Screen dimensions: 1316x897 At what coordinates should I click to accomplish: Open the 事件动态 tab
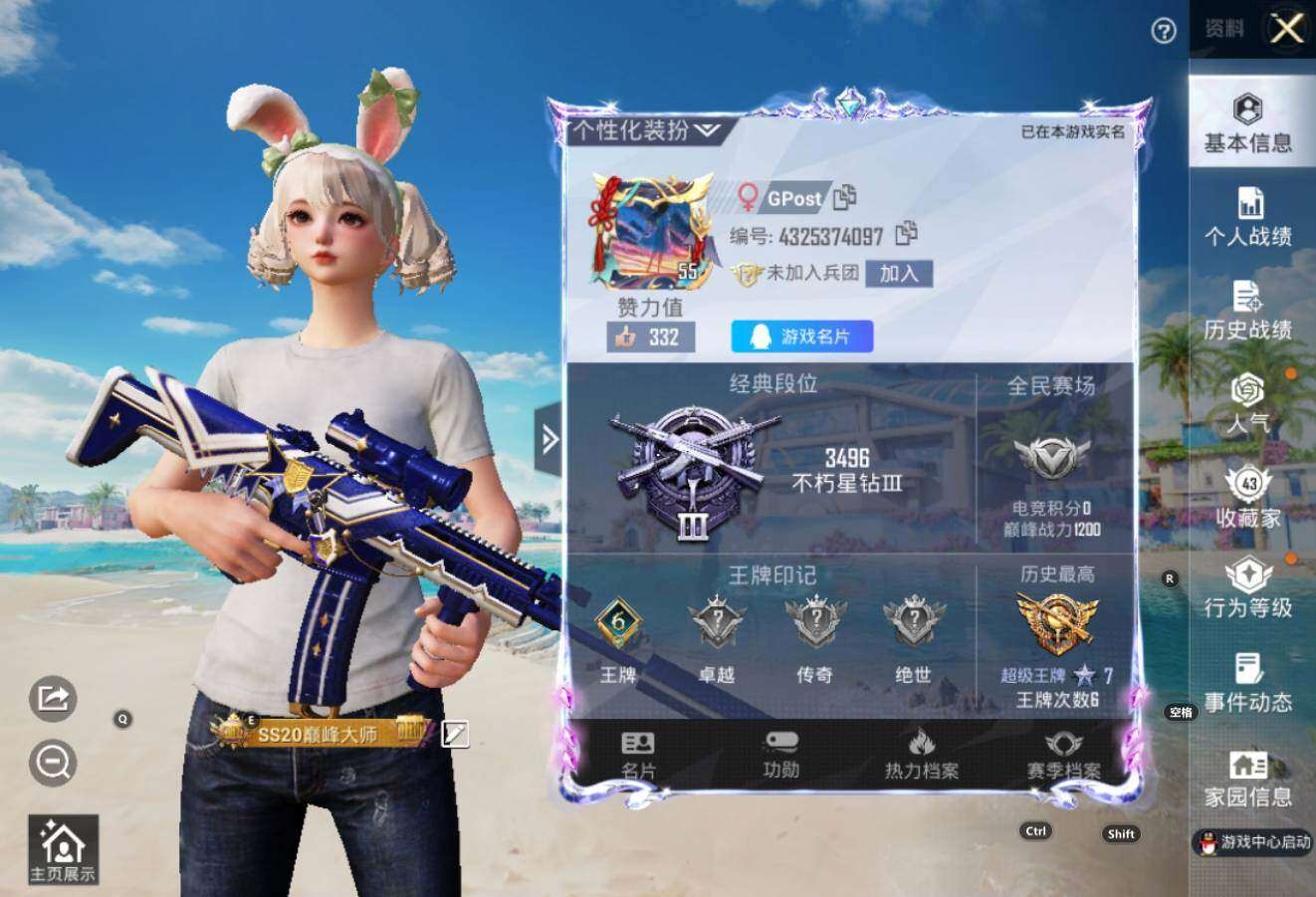click(1247, 683)
